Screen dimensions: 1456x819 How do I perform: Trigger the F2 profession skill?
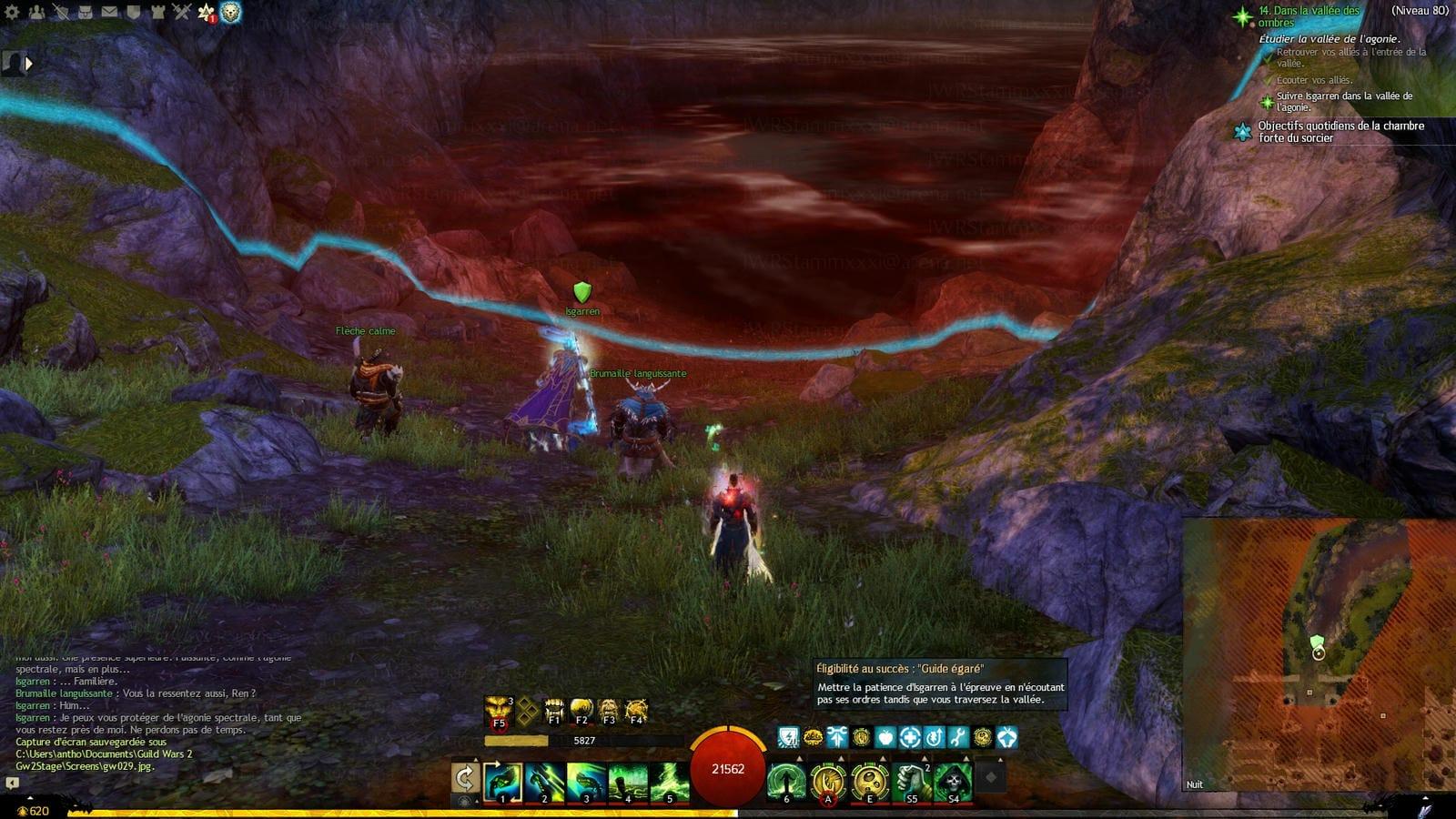click(x=581, y=710)
